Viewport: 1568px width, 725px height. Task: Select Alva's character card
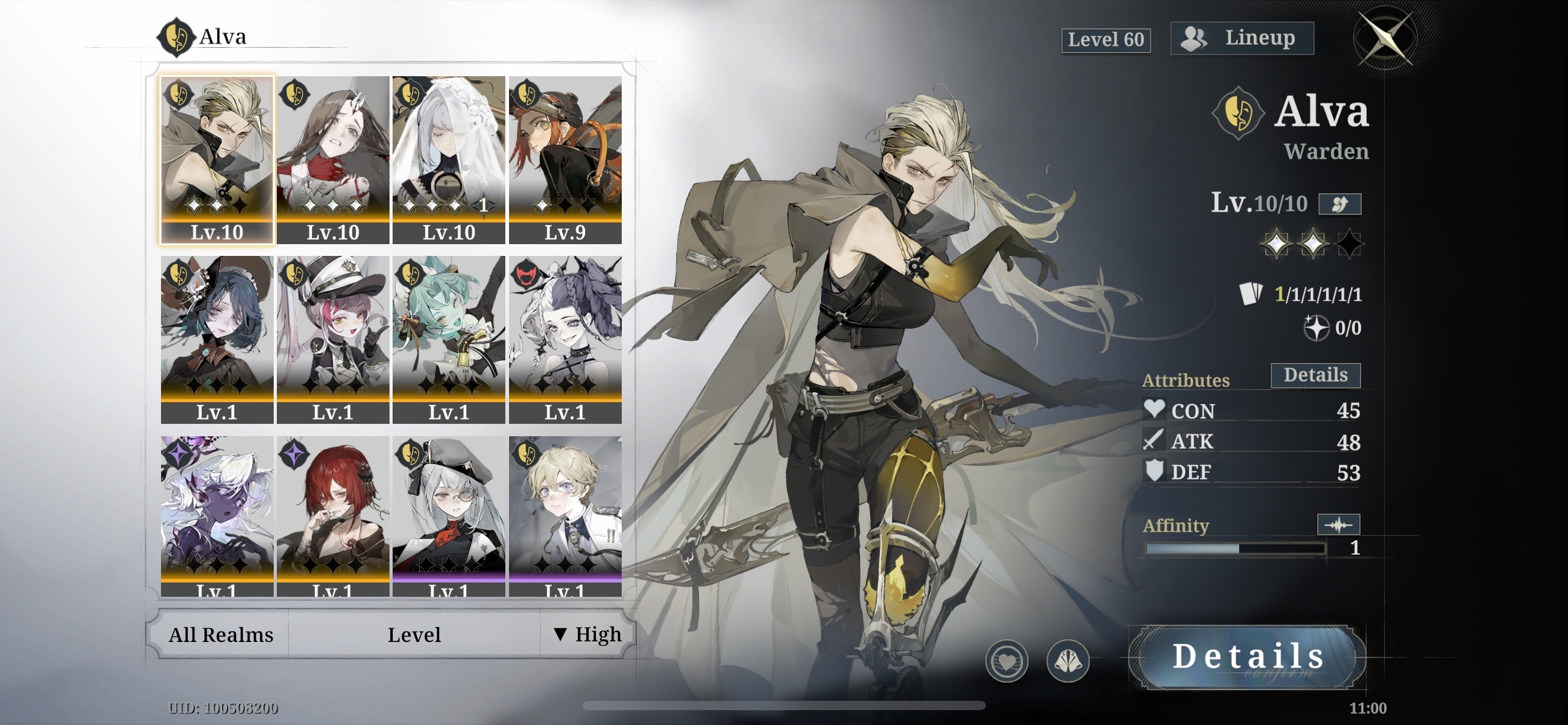(x=217, y=159)
